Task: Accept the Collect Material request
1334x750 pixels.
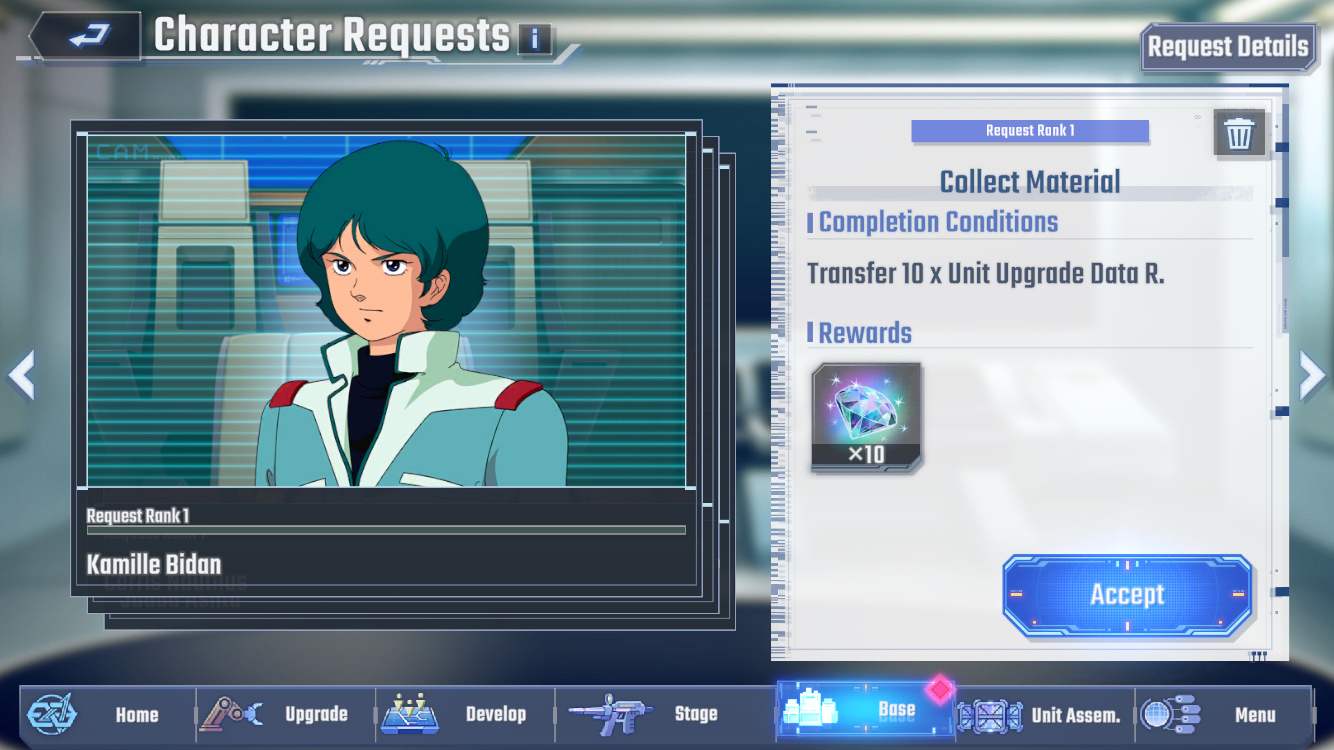Action: pyautogui.click(x=1127, y=595)
